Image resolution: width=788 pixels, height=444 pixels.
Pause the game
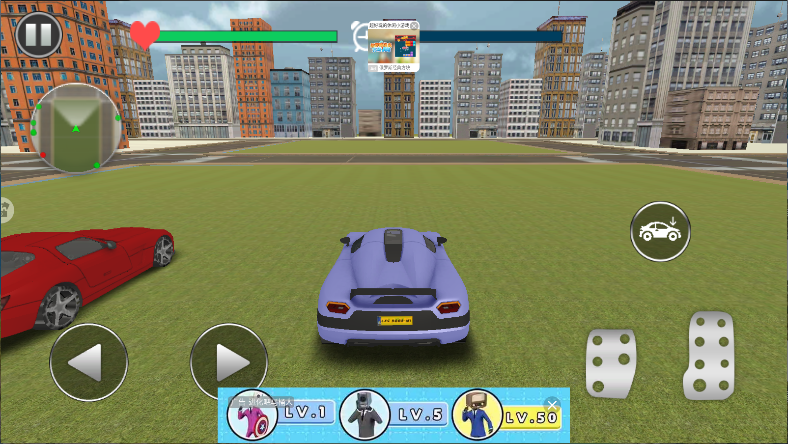click(x=38, y=35)
